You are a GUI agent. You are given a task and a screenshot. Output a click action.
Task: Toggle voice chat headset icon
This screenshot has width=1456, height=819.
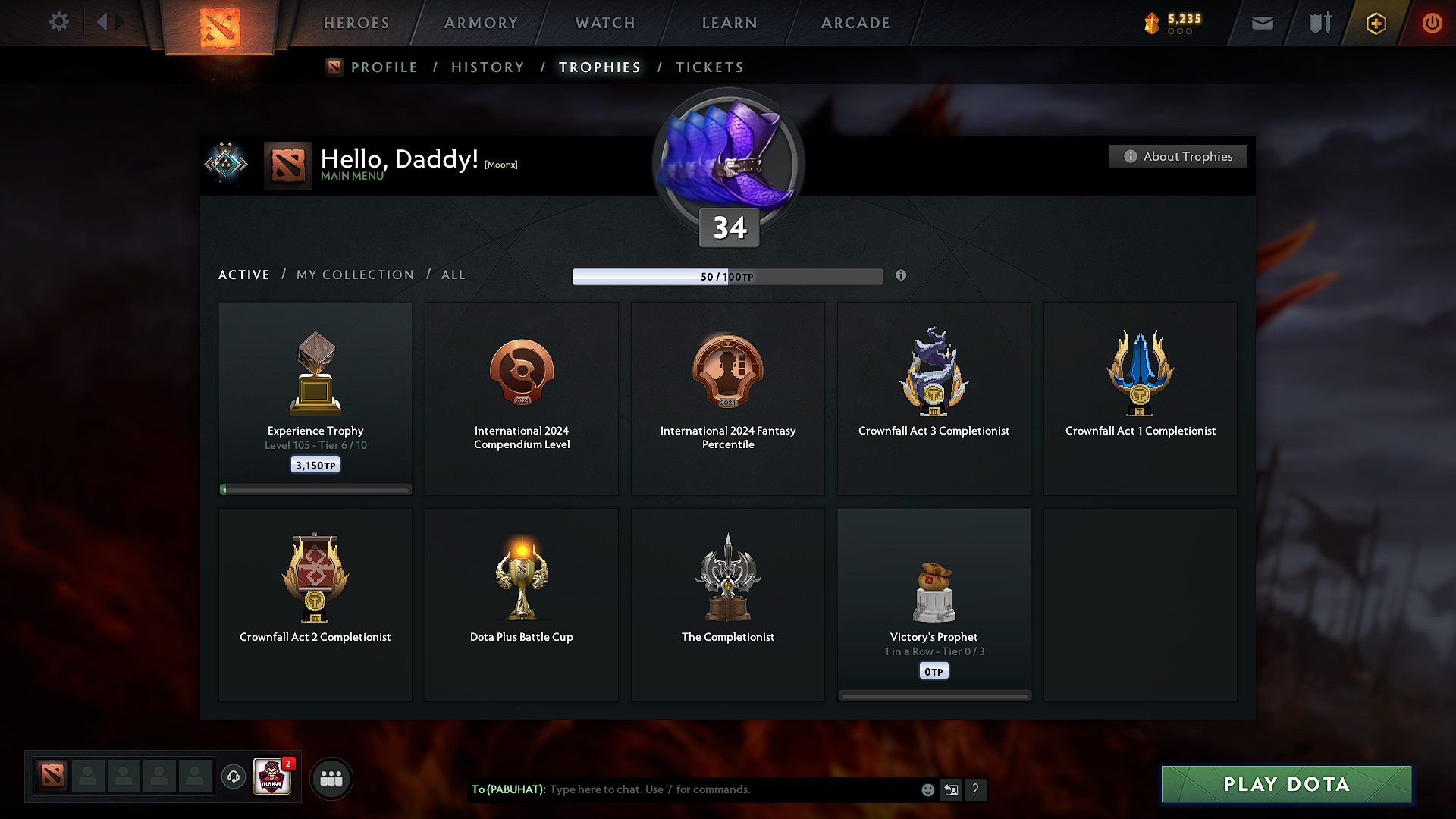pos(233,777)
